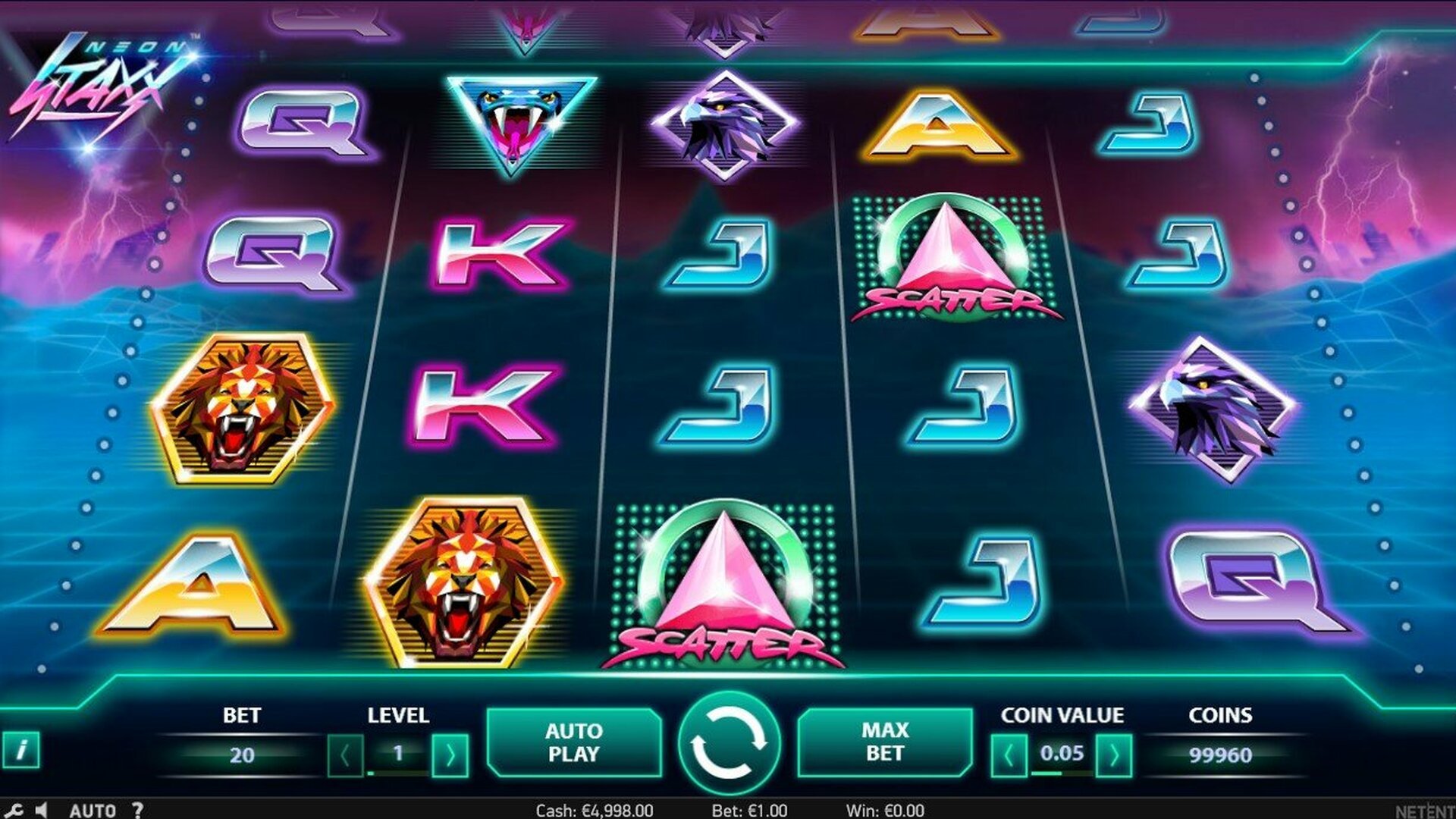Place the Max Bet

[884, 742]
